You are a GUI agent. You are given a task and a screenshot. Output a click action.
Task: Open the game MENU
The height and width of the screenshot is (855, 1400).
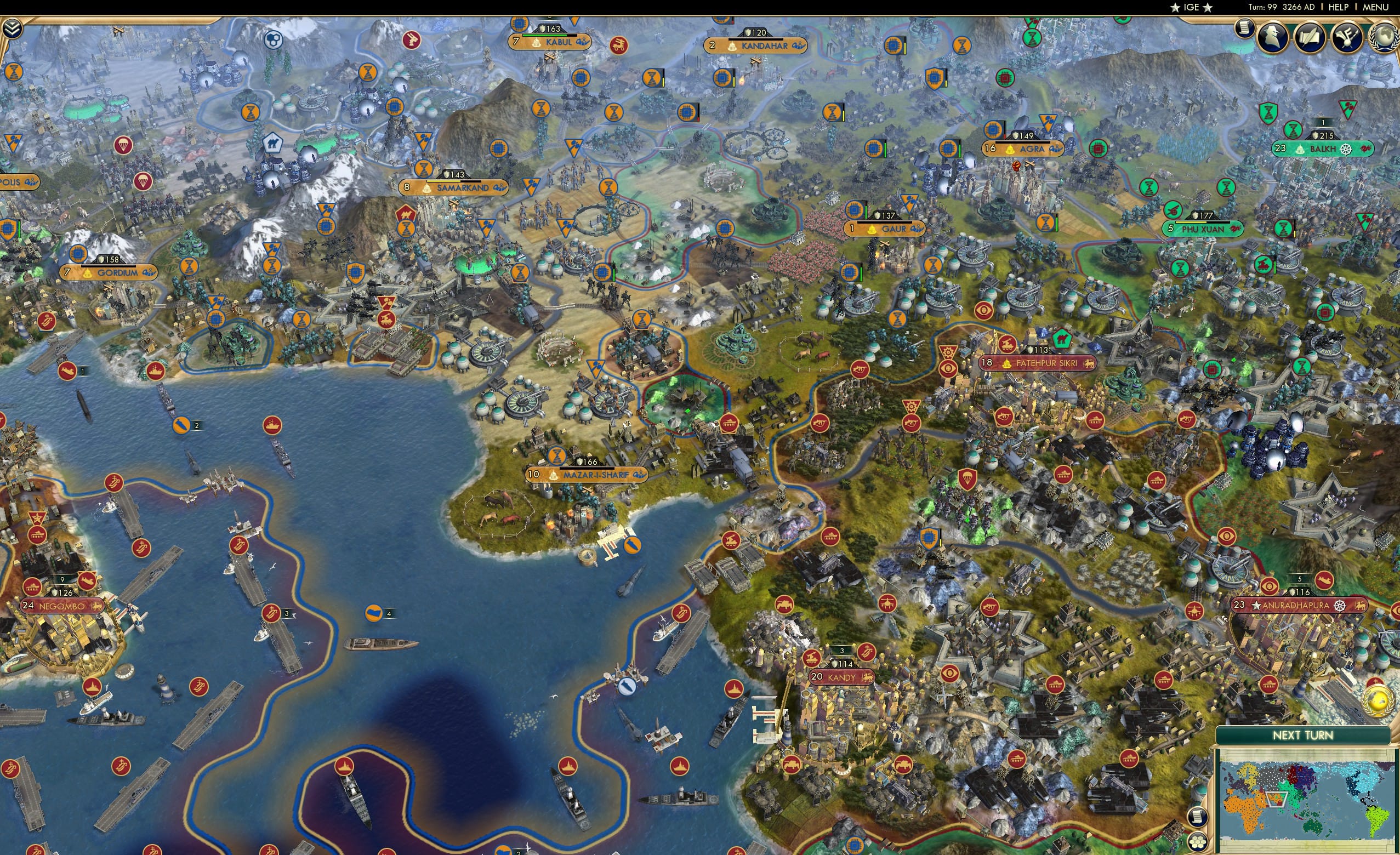pos(1378,7)
